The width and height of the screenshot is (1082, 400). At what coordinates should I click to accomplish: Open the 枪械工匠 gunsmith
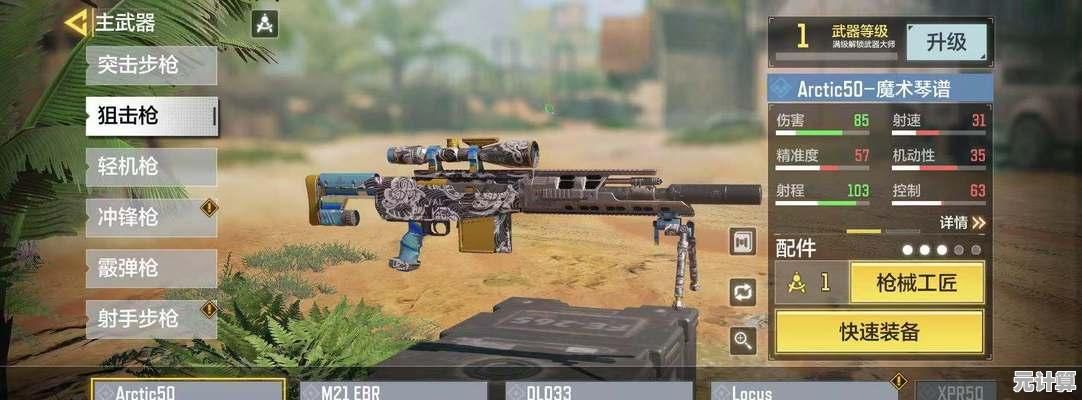click(x=917, y=282)
